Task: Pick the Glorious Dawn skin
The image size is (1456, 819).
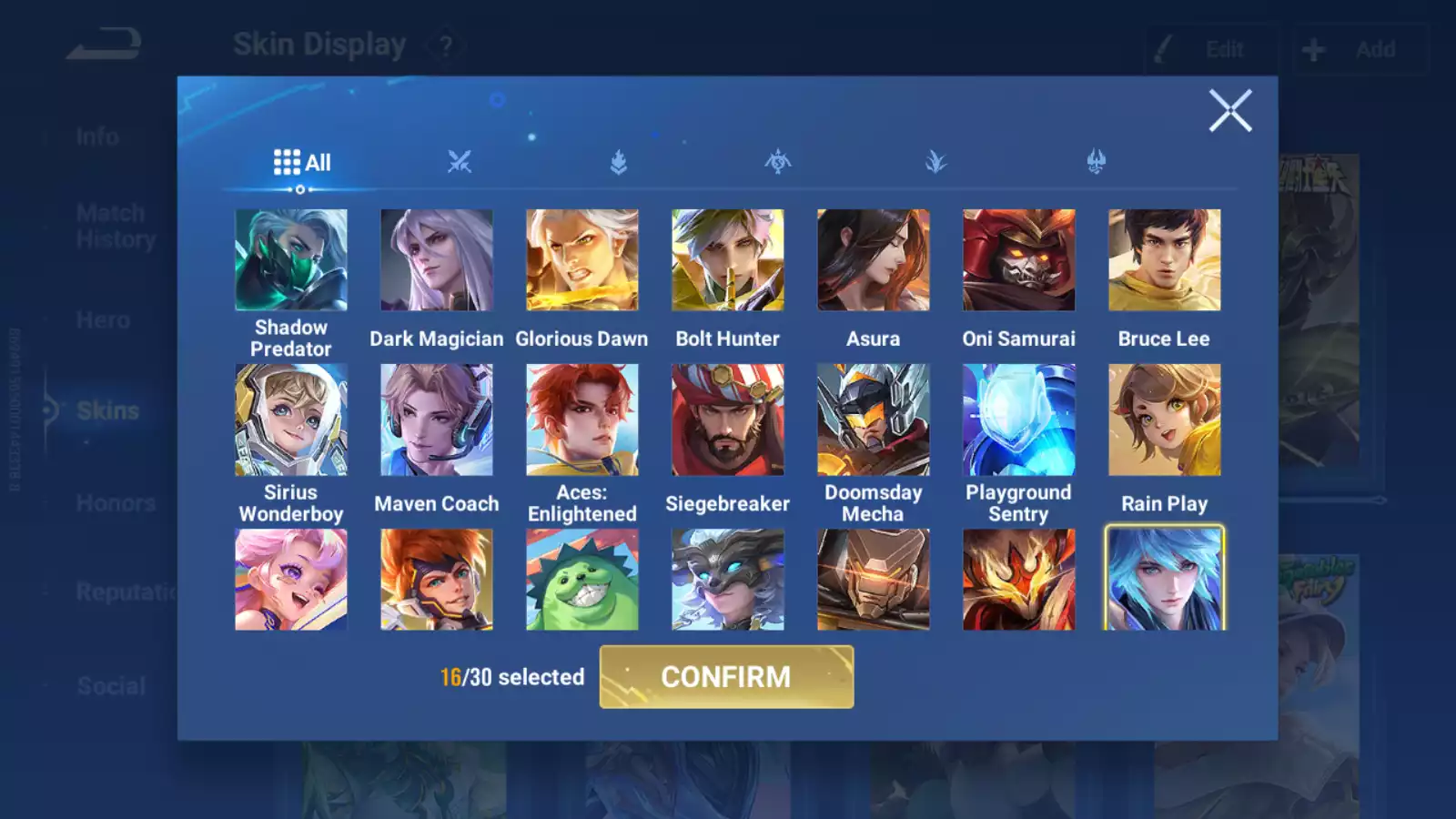Action: [x=582, y=260]
